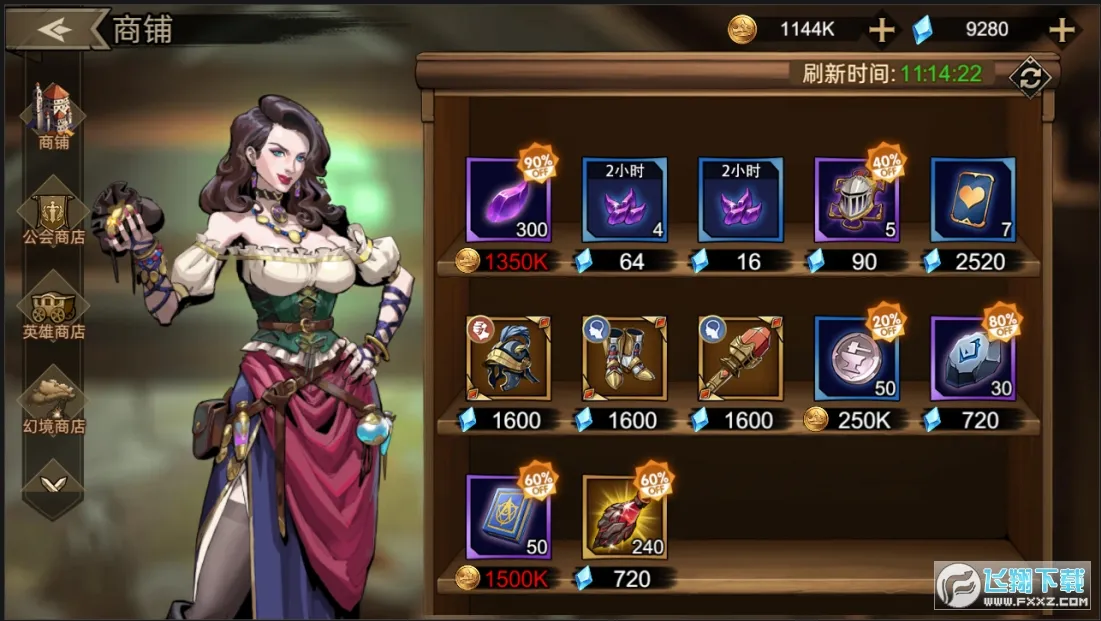
Task: Add more gold coins with plus button
Action: pos(881,30)
